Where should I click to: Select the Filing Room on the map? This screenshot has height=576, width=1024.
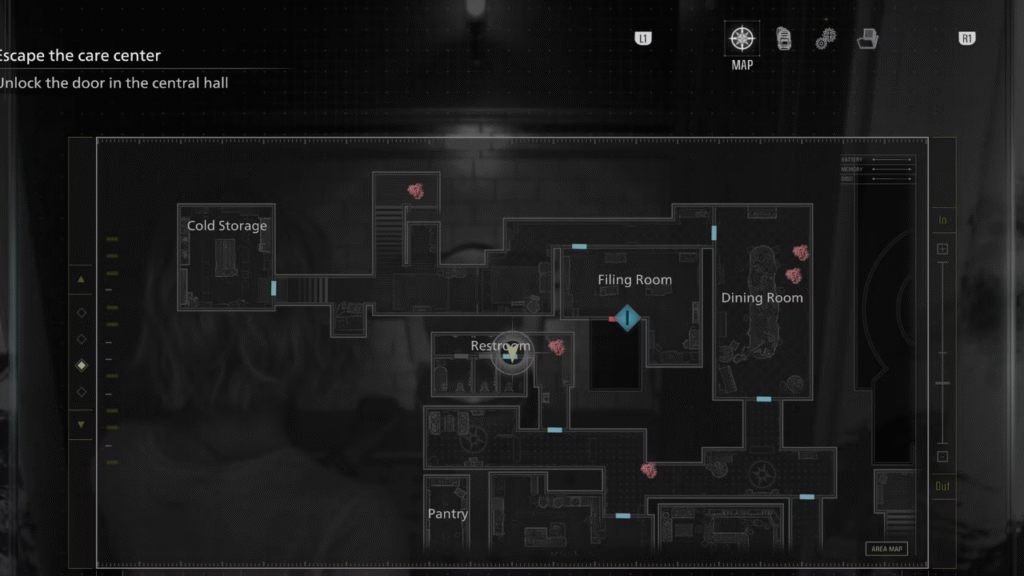(634, 280)
